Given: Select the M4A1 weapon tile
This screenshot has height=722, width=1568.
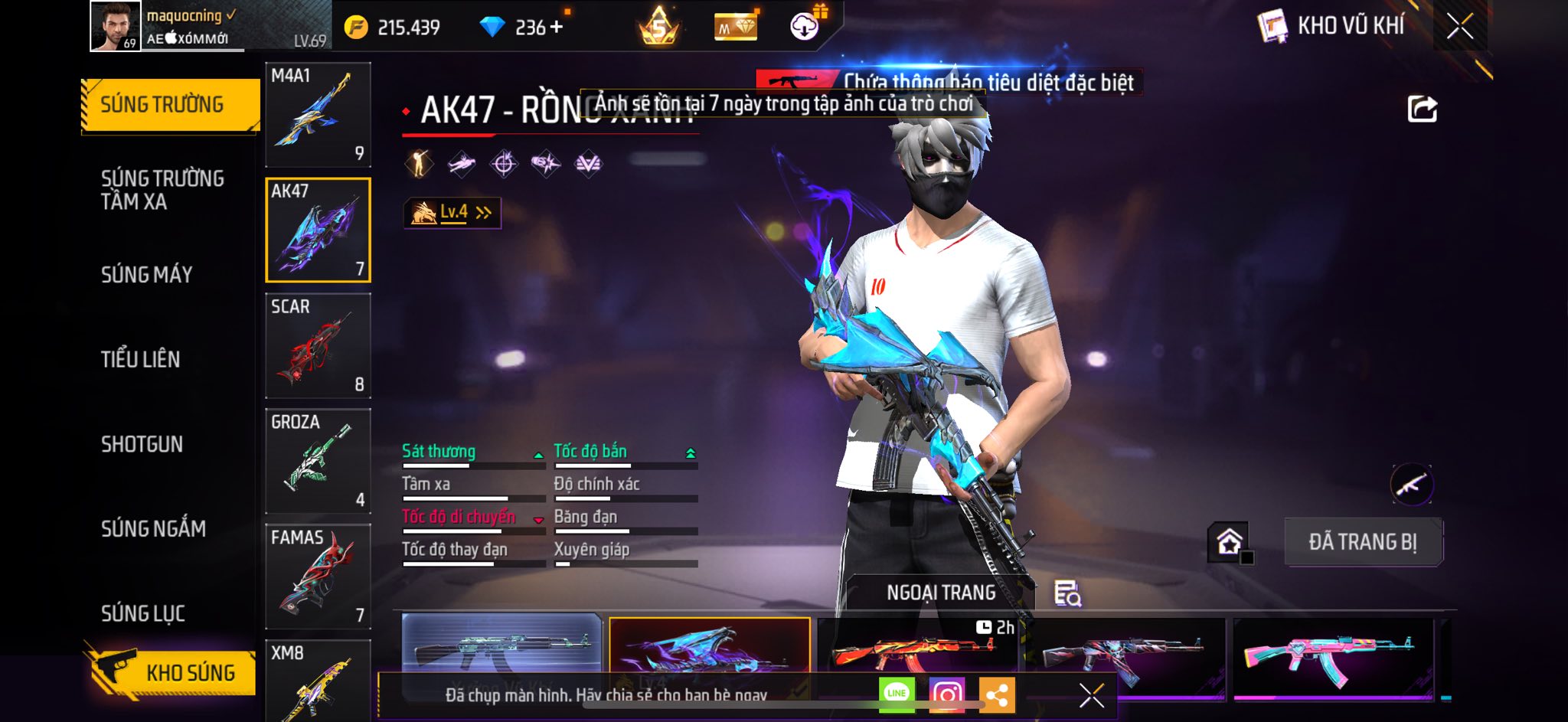Looking at the screenshot, I should 318,115.
